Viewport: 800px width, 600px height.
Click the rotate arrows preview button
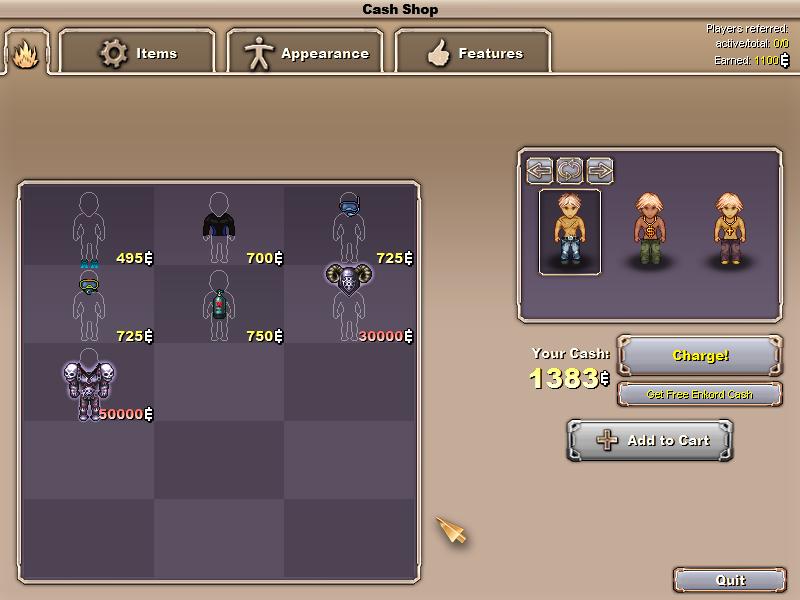[569, 169]
